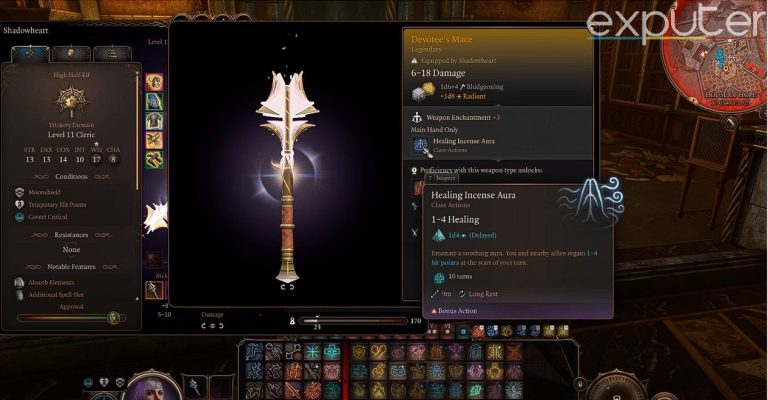The height and width of the screenshot is (400, 768).
Task: Click the rotate arrows below the mace preview
Action: 287,287
